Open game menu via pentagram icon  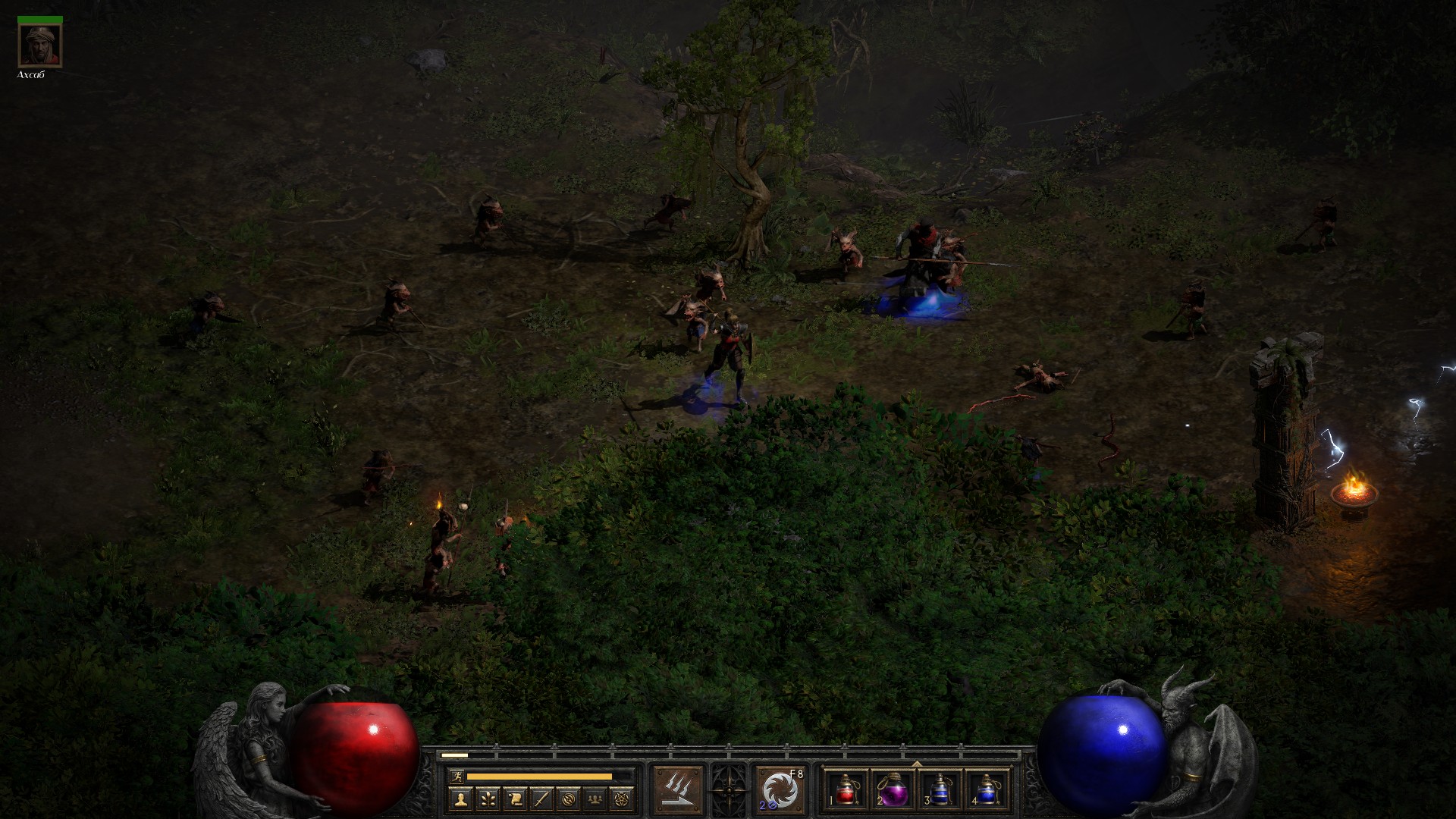coord(623,799)
